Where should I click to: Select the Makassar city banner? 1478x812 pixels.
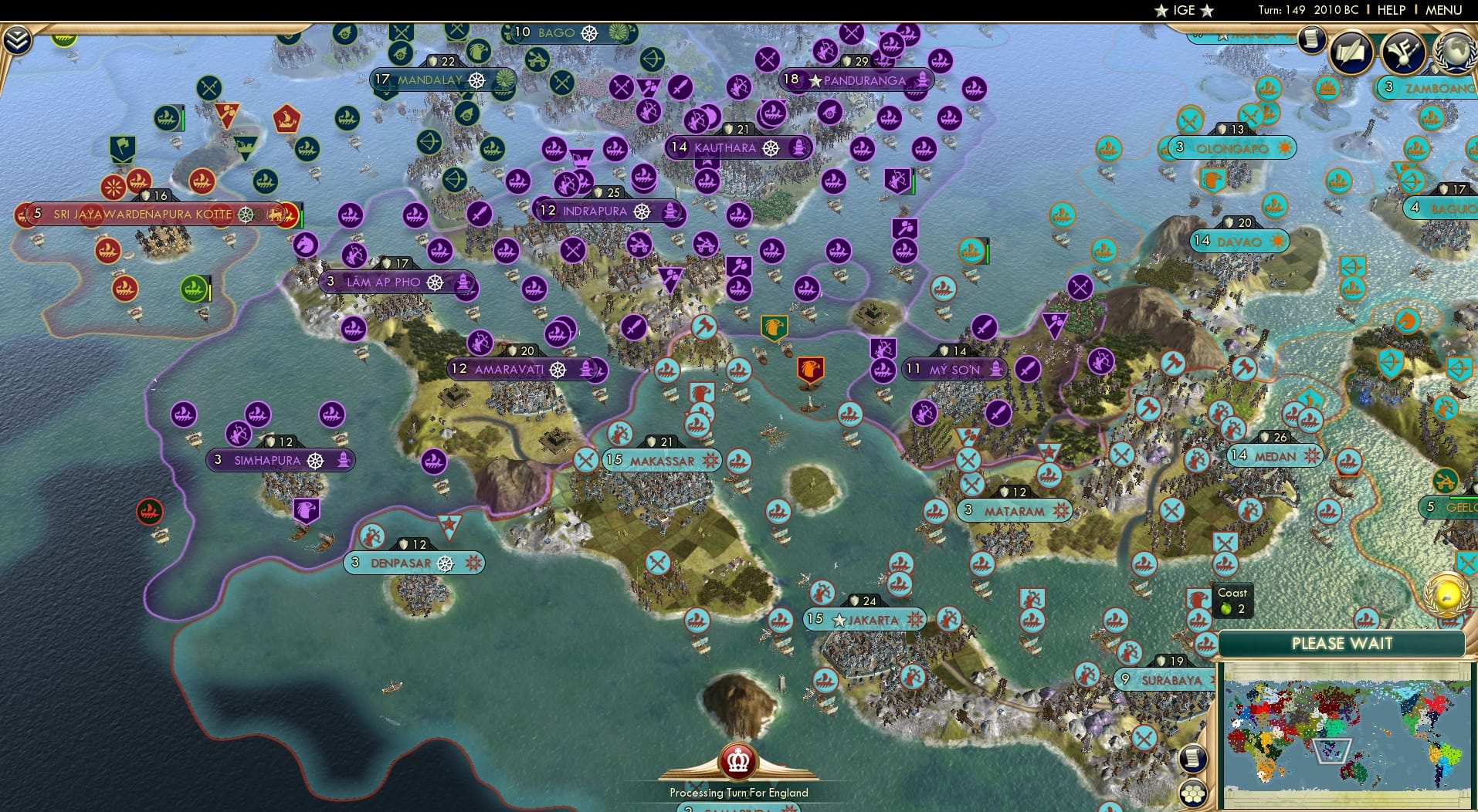[x=660, y=459]
